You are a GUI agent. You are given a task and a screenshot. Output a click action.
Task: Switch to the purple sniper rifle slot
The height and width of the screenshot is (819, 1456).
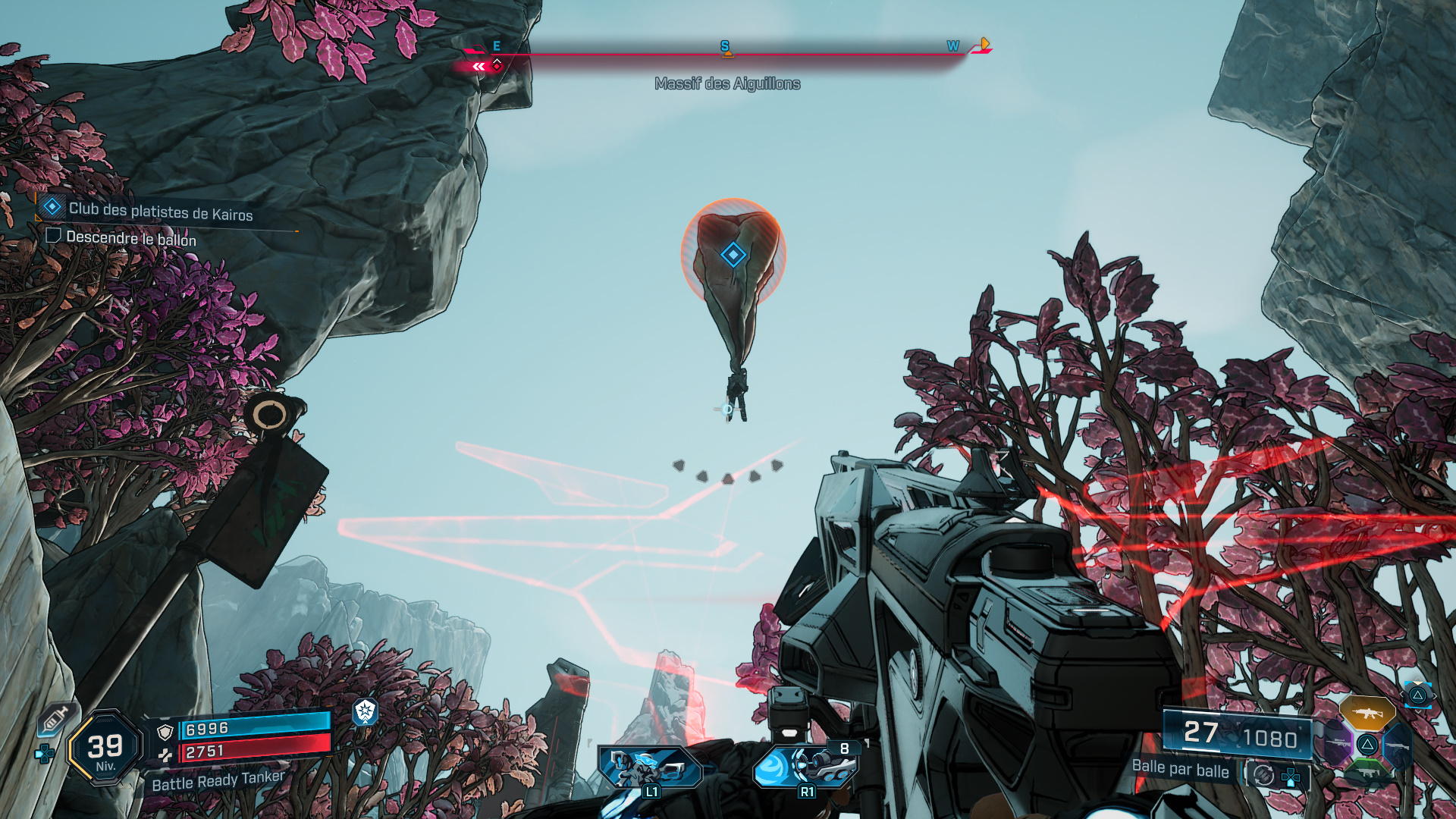pos(1338,744)
